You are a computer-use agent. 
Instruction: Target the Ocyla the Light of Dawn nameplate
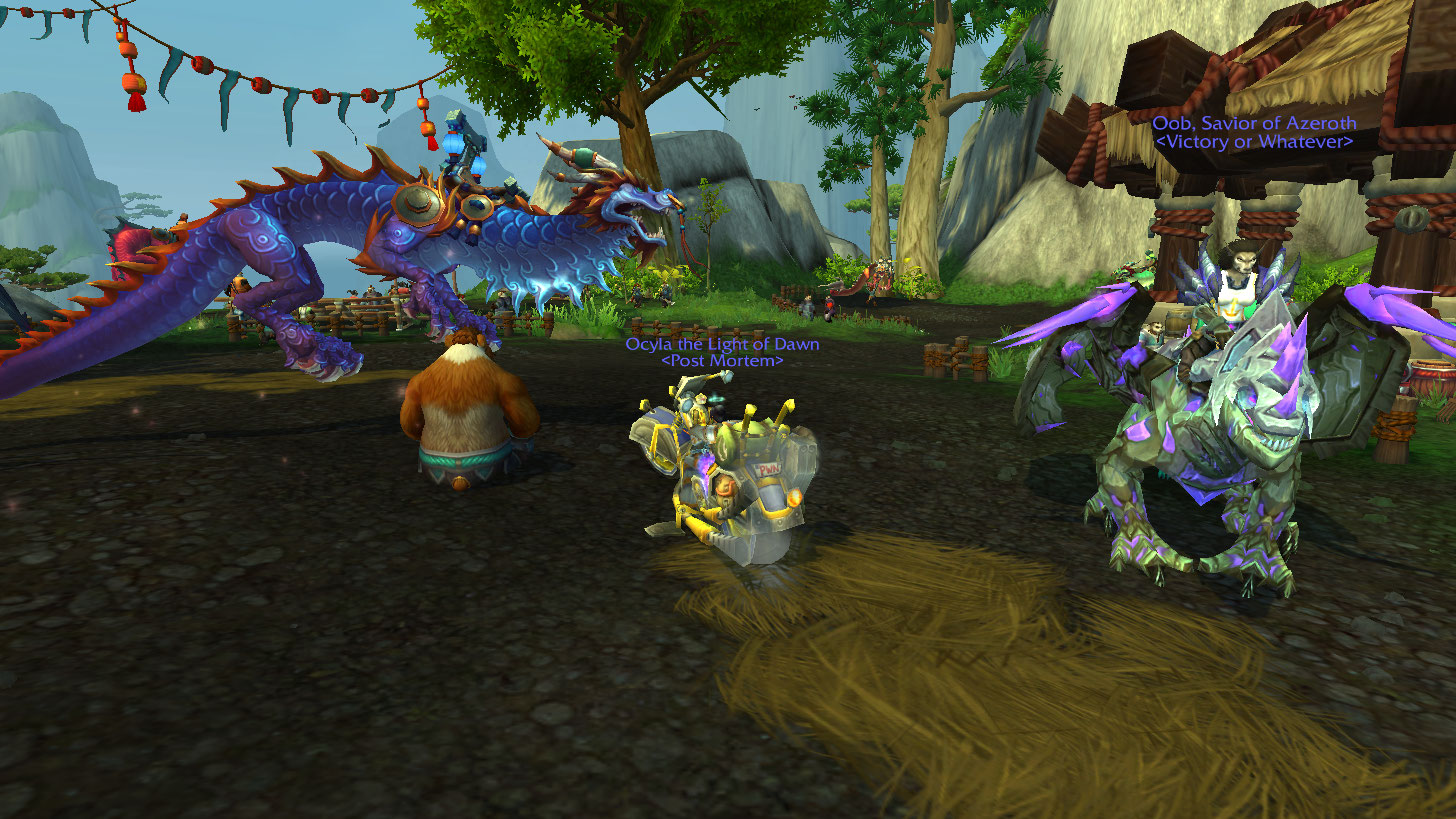[x=722, y=345]
